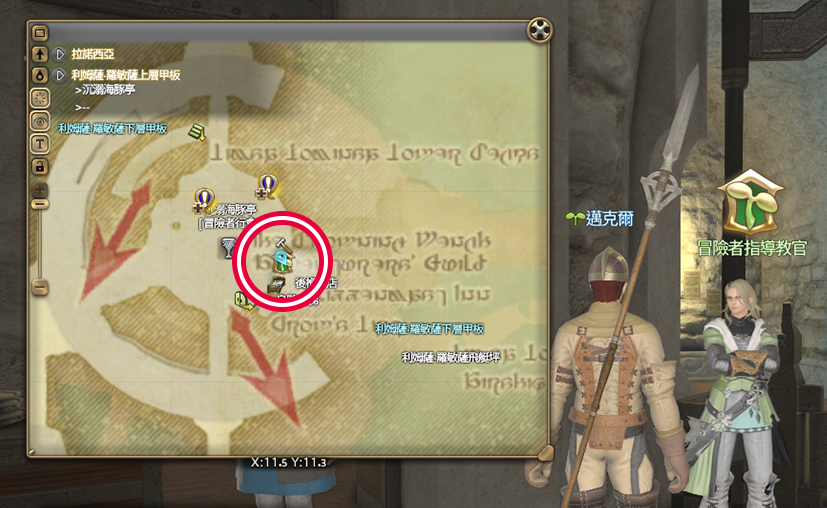Select the T text label button
Image resolution: width=827 pixels, height=508 pixels.
tap(40, 142)
